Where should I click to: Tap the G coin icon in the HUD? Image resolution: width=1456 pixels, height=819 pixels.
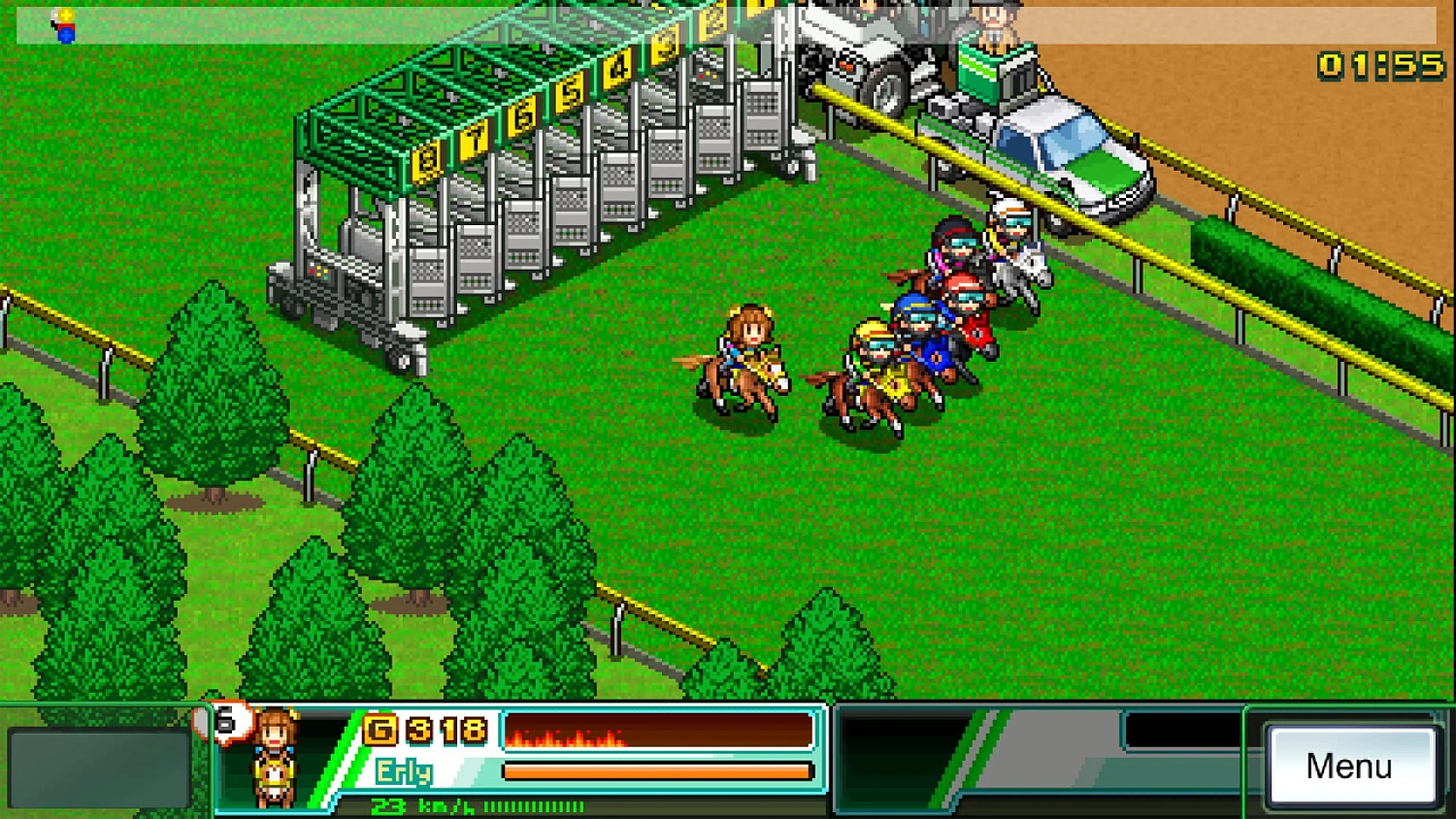[380, 729]
